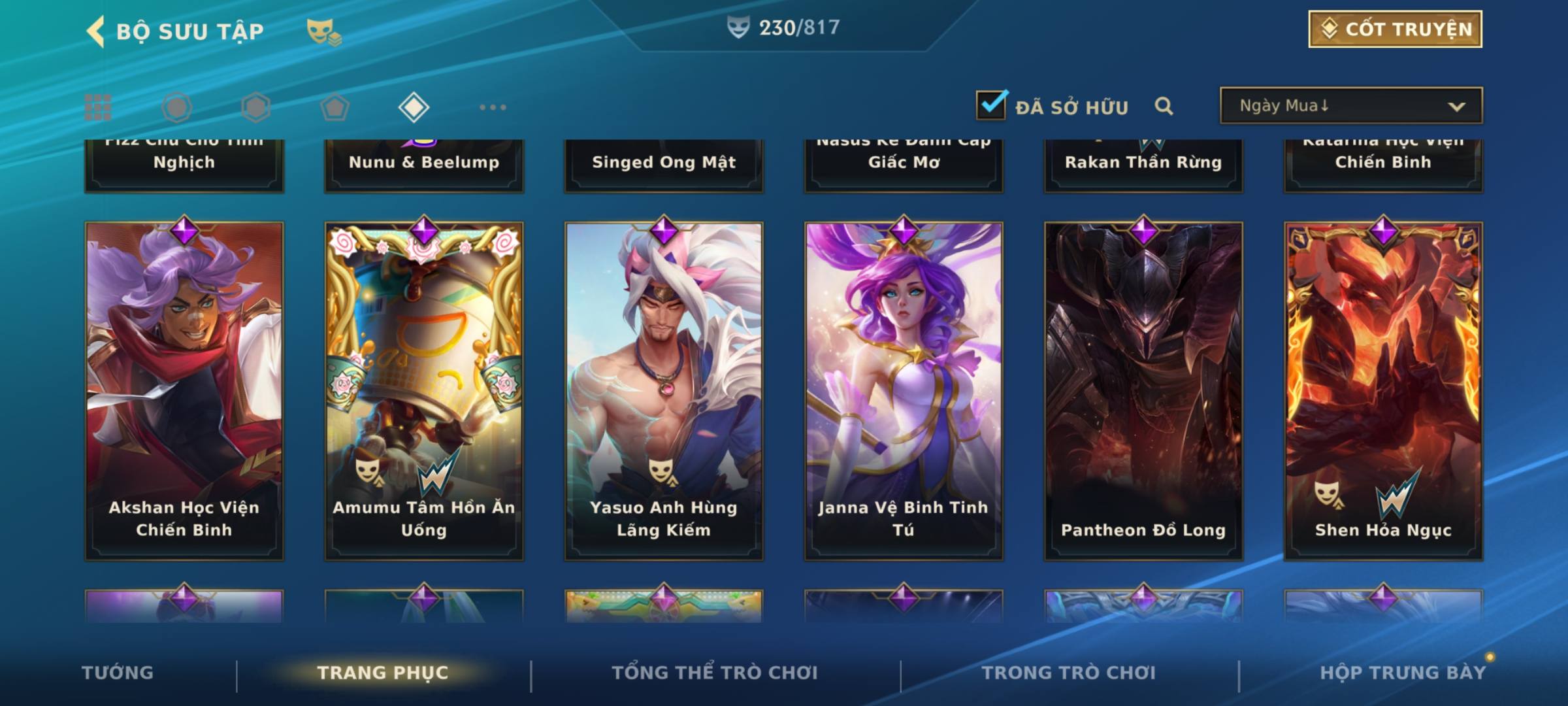Go back from Bộ Sưu Tập screen

click(97, 31)
